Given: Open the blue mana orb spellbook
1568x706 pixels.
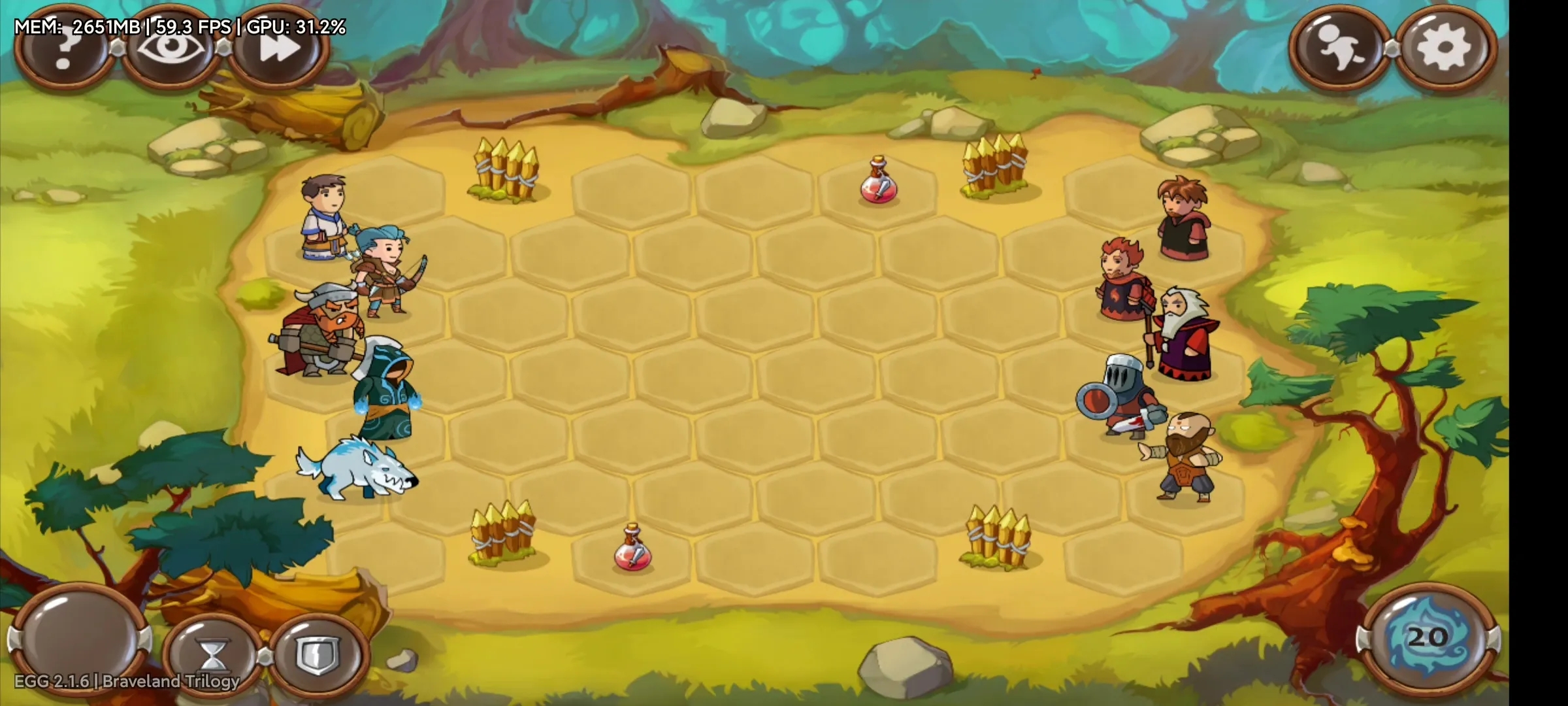Looking at the screenshot, I should (1428, 639).
